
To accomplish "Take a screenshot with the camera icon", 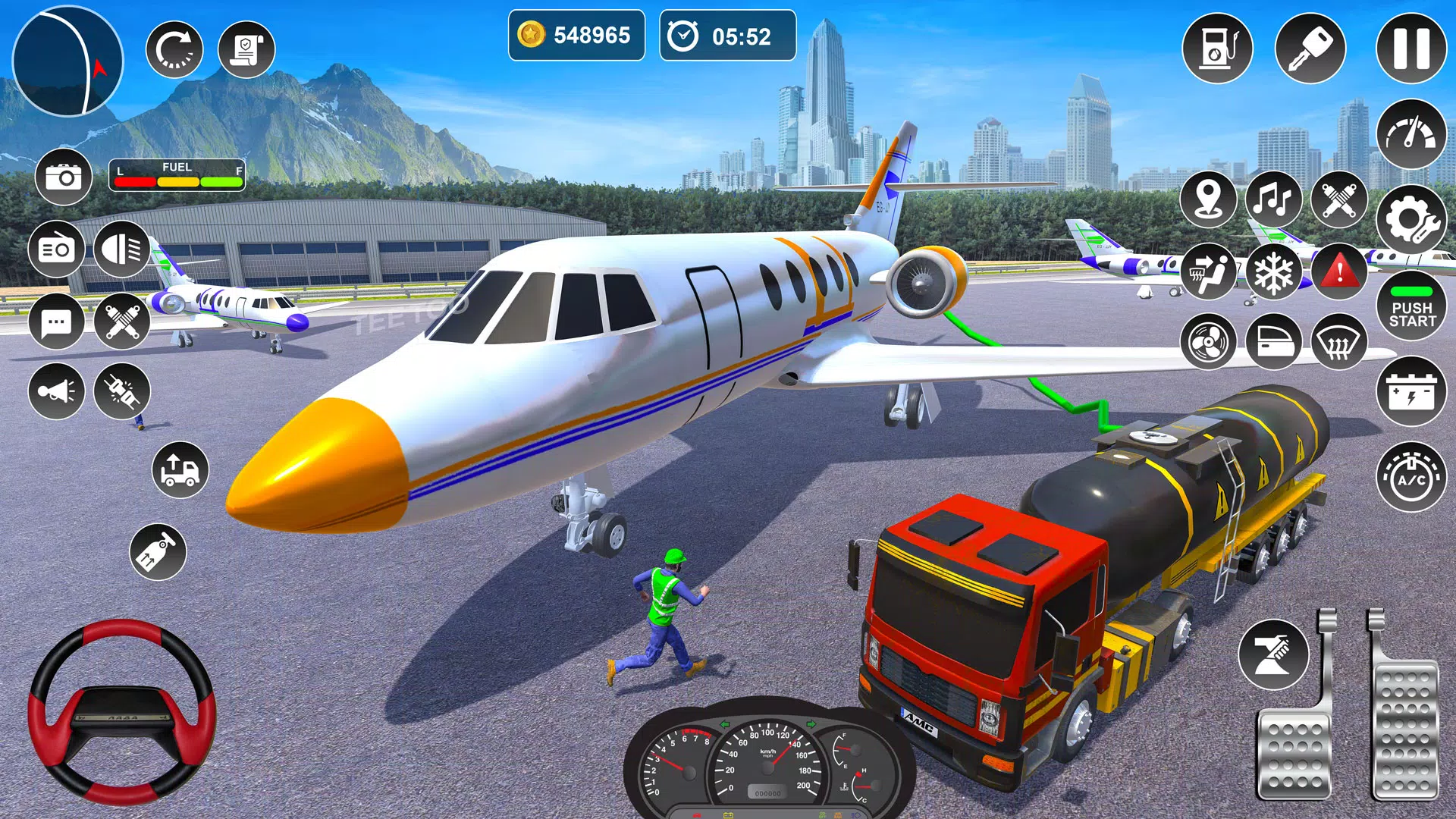I will point(64,177).
